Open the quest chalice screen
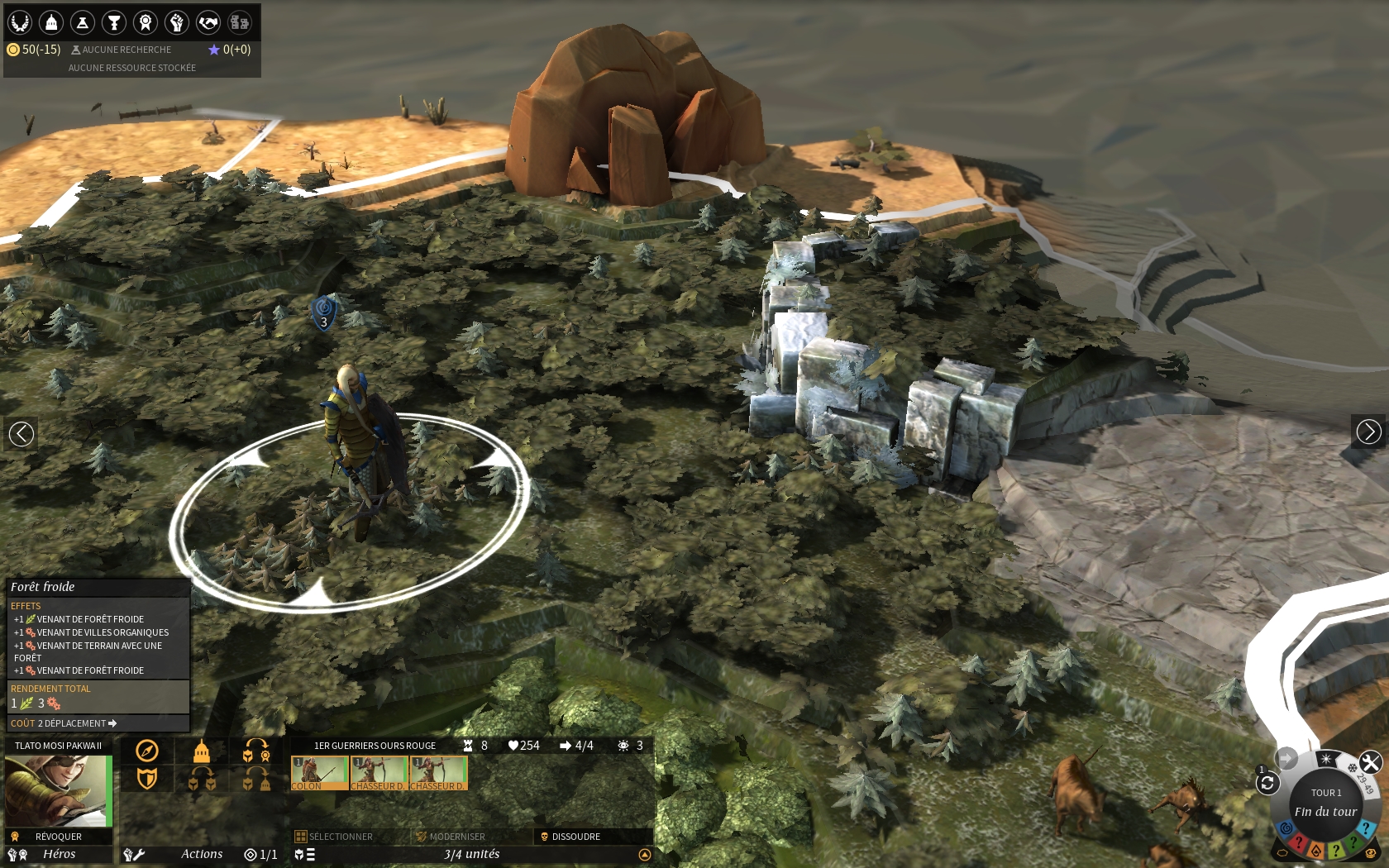The image size is (1389, 868). (x=114, y=22)
